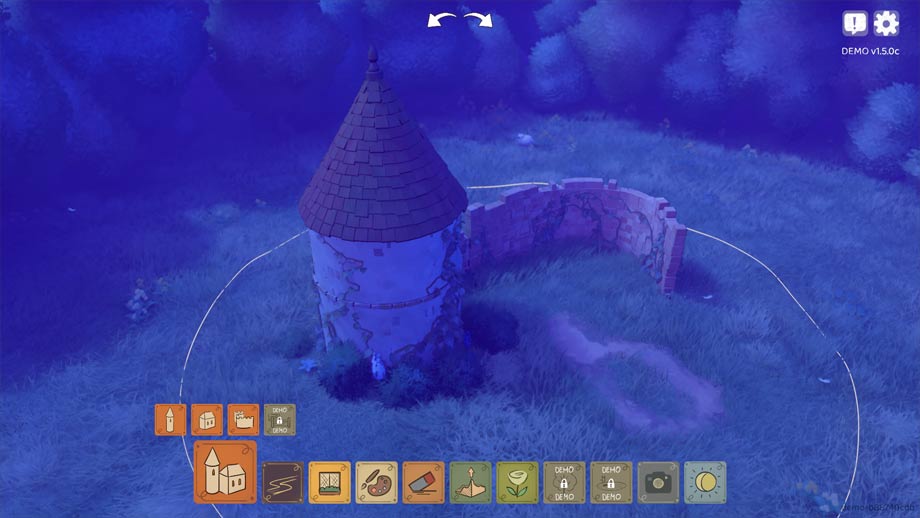Open the window decoration tool
This screenshot has height=518, width=920.
click(x=330, y=482)
